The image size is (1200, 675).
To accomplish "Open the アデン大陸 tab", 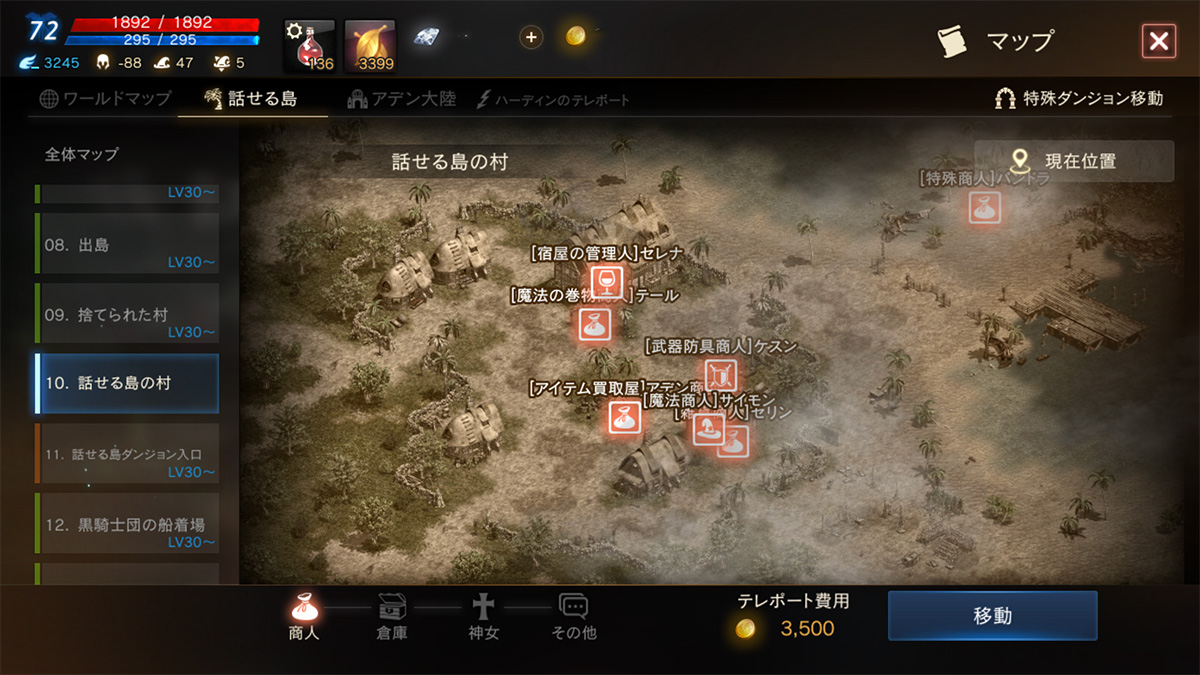I will pos(402,99).
